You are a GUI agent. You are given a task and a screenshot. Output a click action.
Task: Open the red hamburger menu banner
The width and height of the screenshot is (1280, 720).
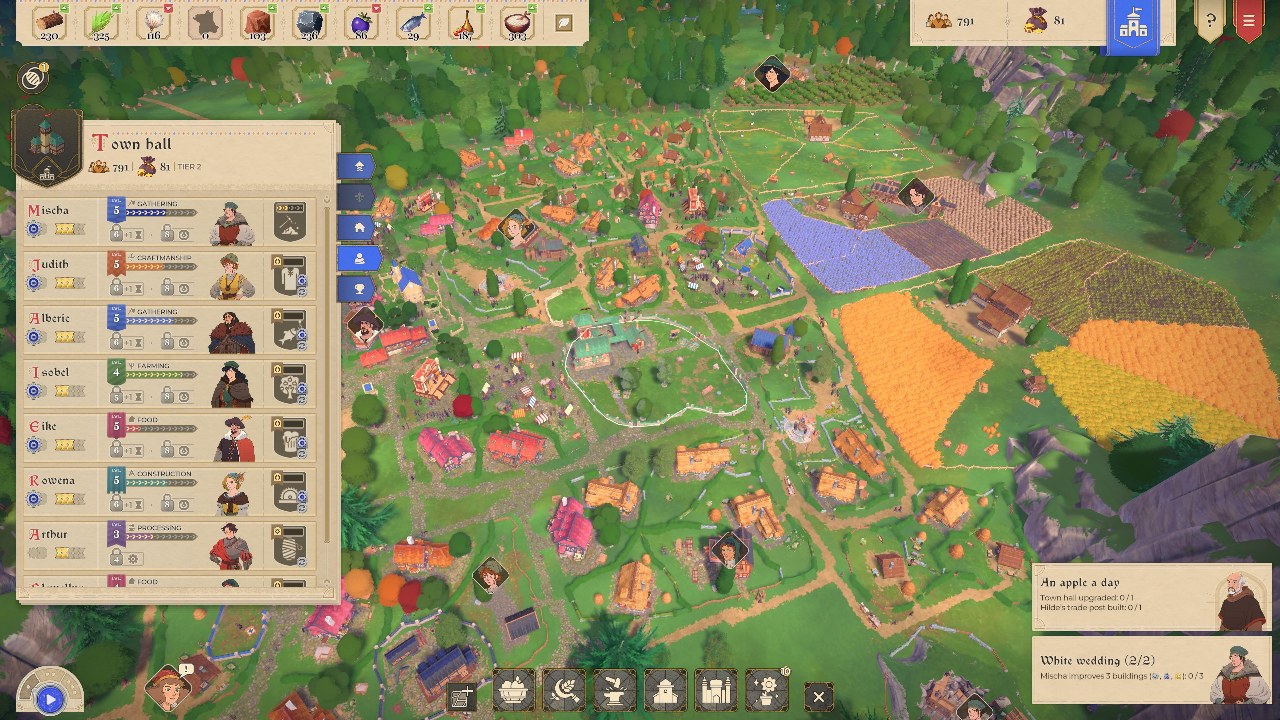[1248, 20]
